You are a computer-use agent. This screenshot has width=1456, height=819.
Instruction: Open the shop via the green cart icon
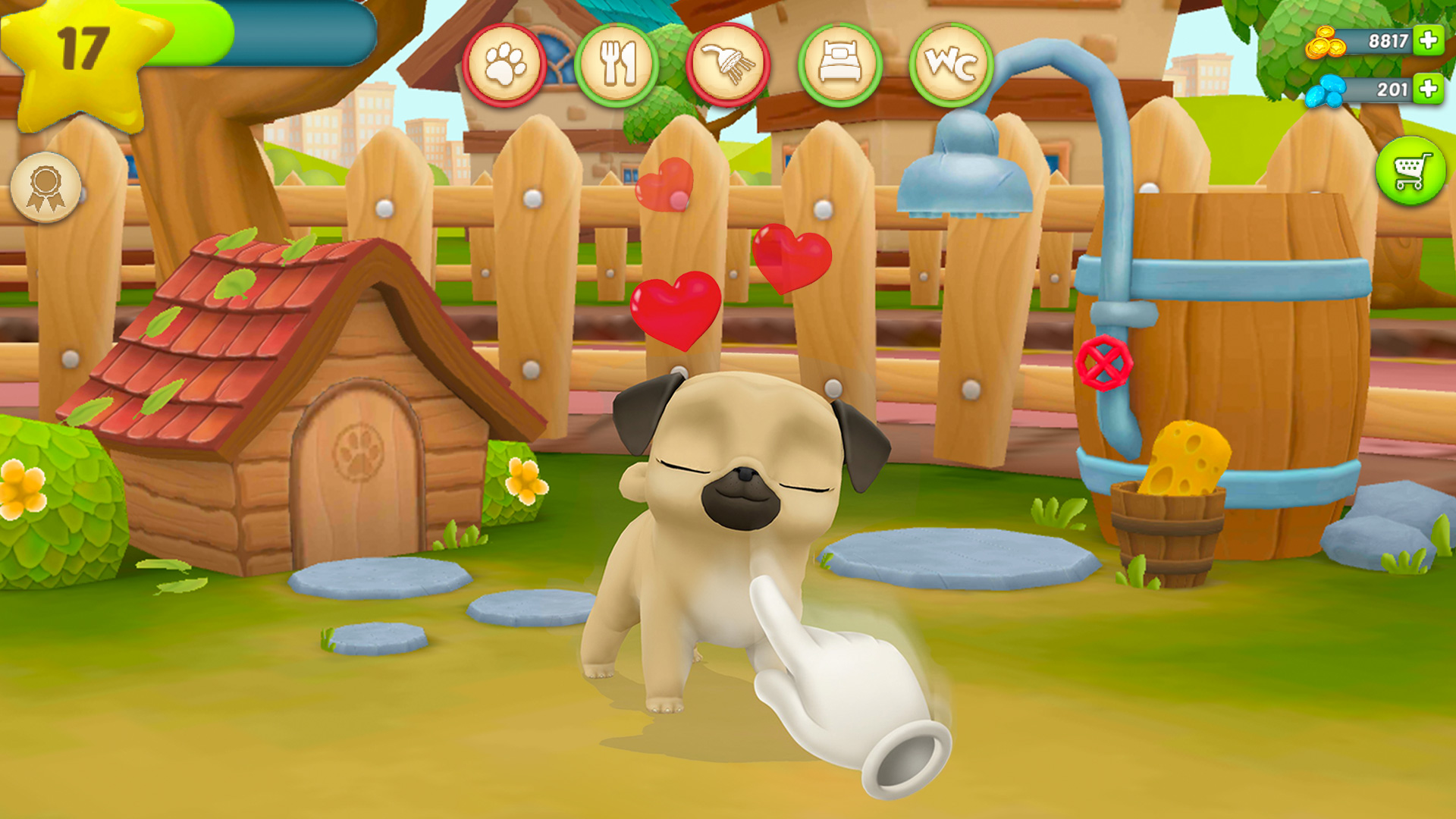[x=1412, y=168]
